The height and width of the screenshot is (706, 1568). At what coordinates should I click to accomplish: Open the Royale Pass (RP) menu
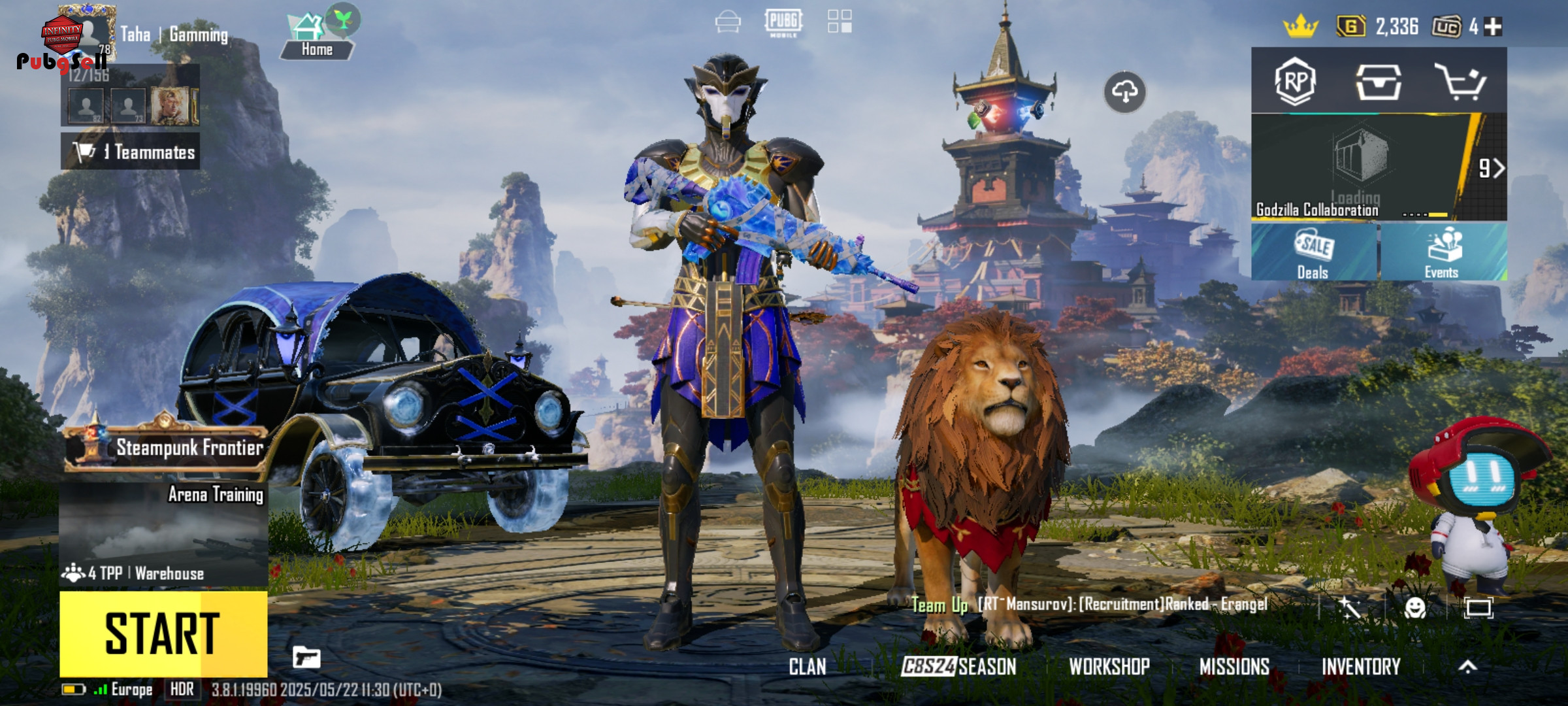tap(1295, 82)
